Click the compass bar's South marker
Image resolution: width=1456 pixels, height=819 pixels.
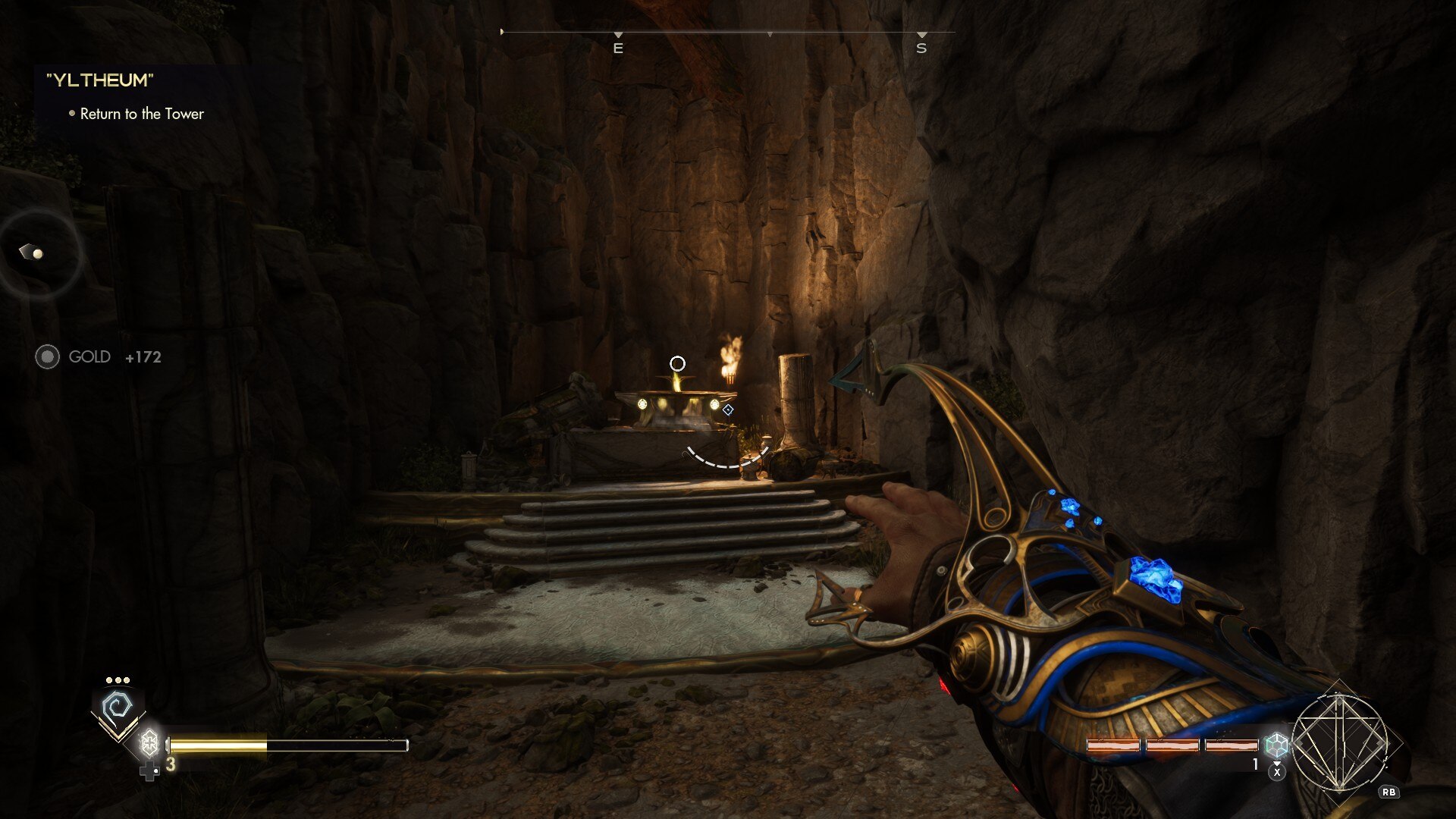coord(921,48)
